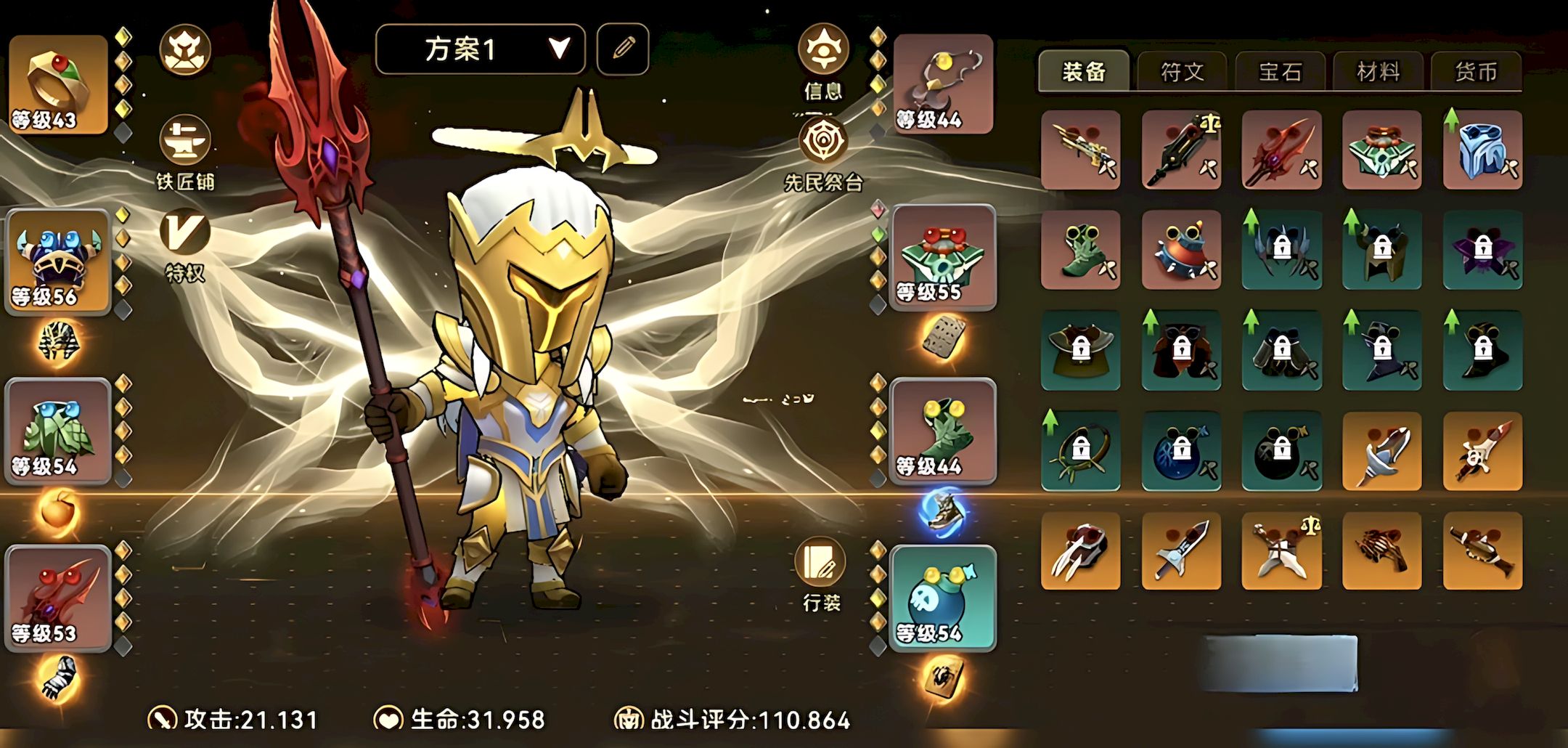Click the pencil rename button
This screenshot has height=748, width=1568.
(x=623, y=49)
